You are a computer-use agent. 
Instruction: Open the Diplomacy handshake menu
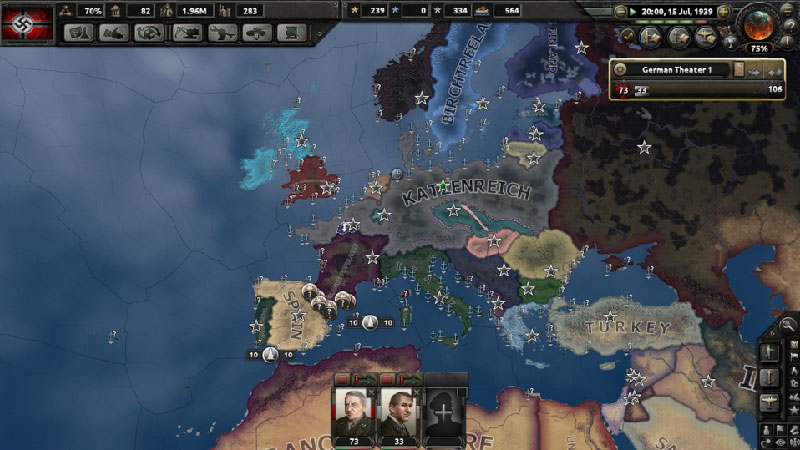[x=113, y=32]
